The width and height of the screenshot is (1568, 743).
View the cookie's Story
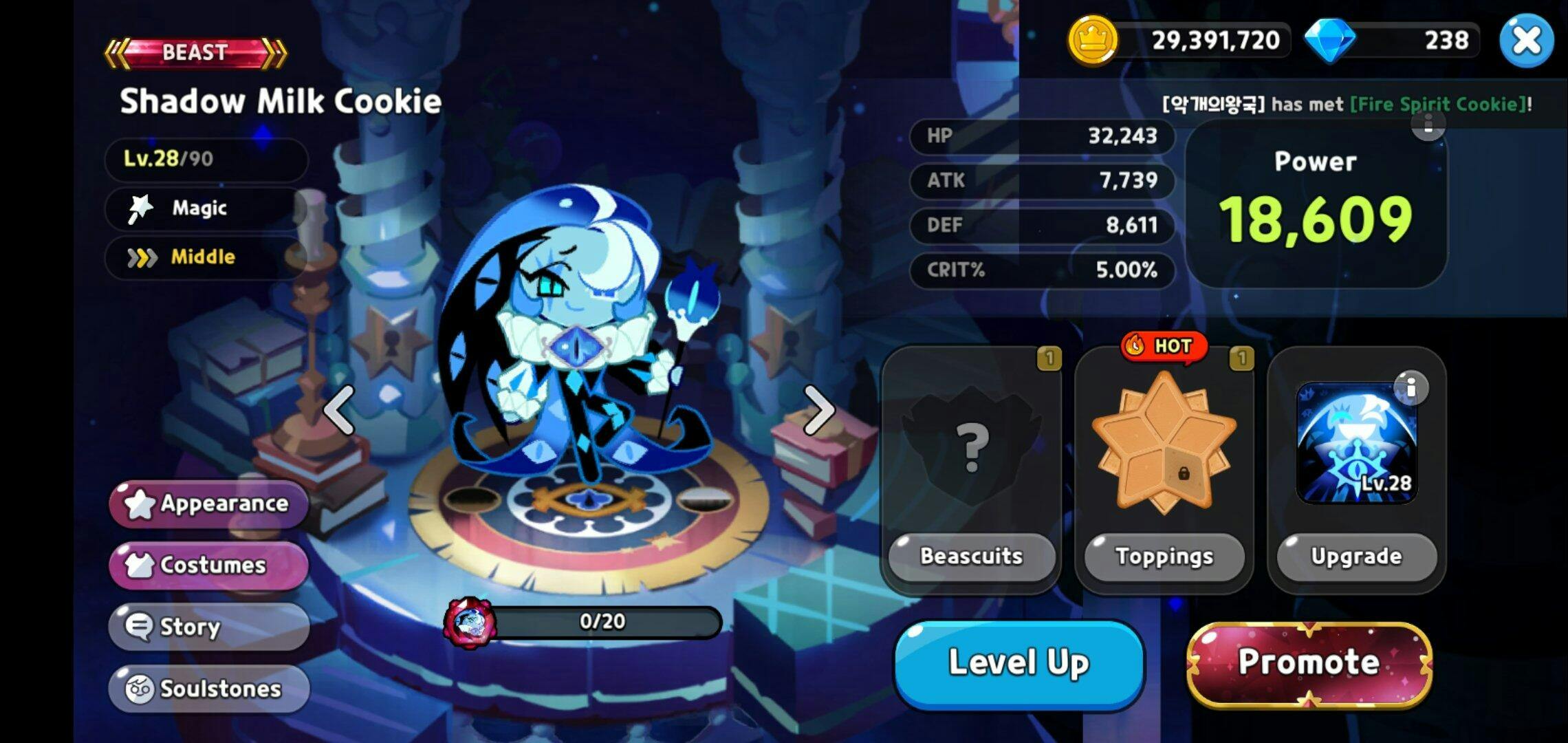[208, 627]
